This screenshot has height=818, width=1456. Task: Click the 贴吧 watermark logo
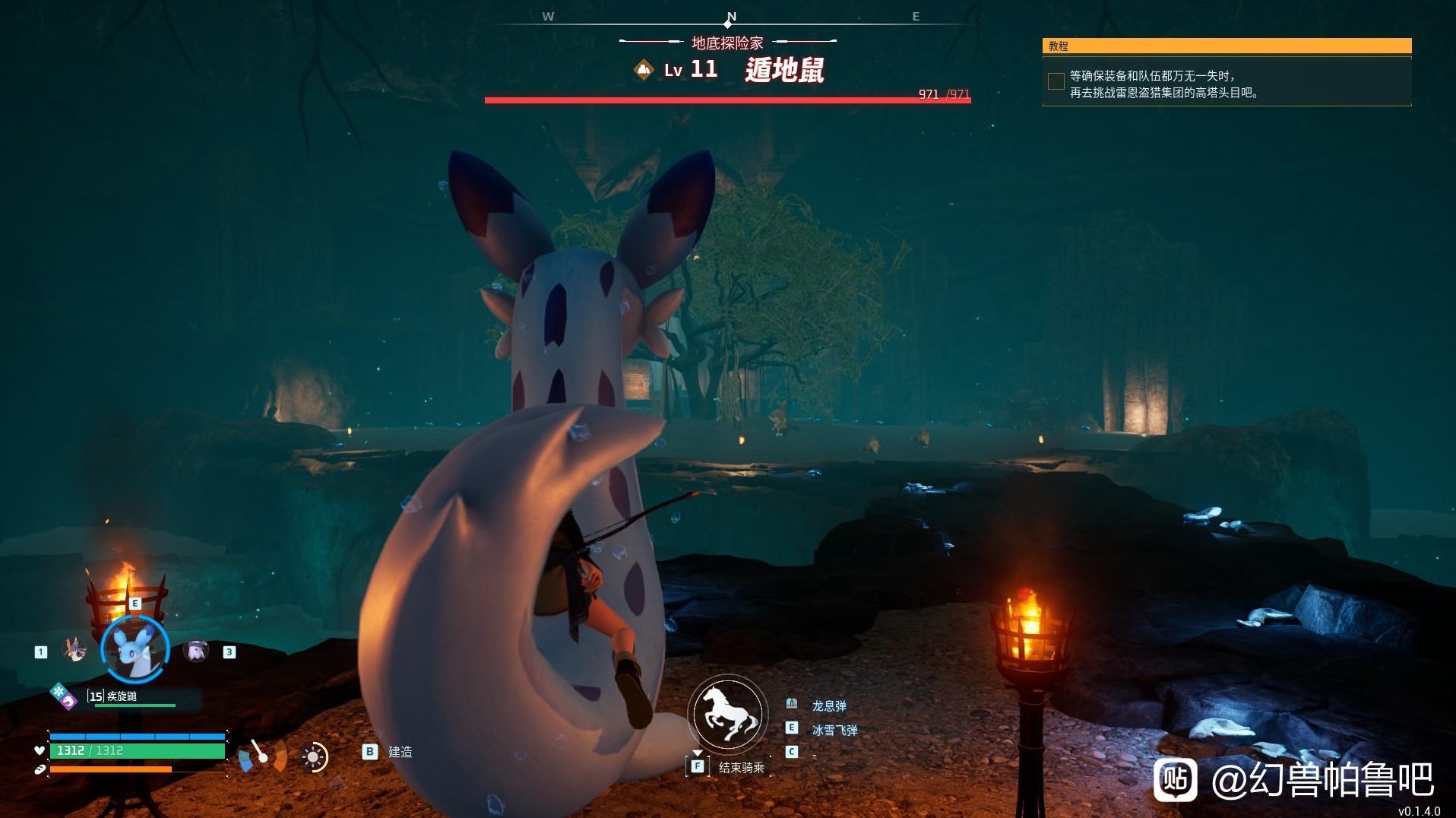click(x=1175, y=779)
